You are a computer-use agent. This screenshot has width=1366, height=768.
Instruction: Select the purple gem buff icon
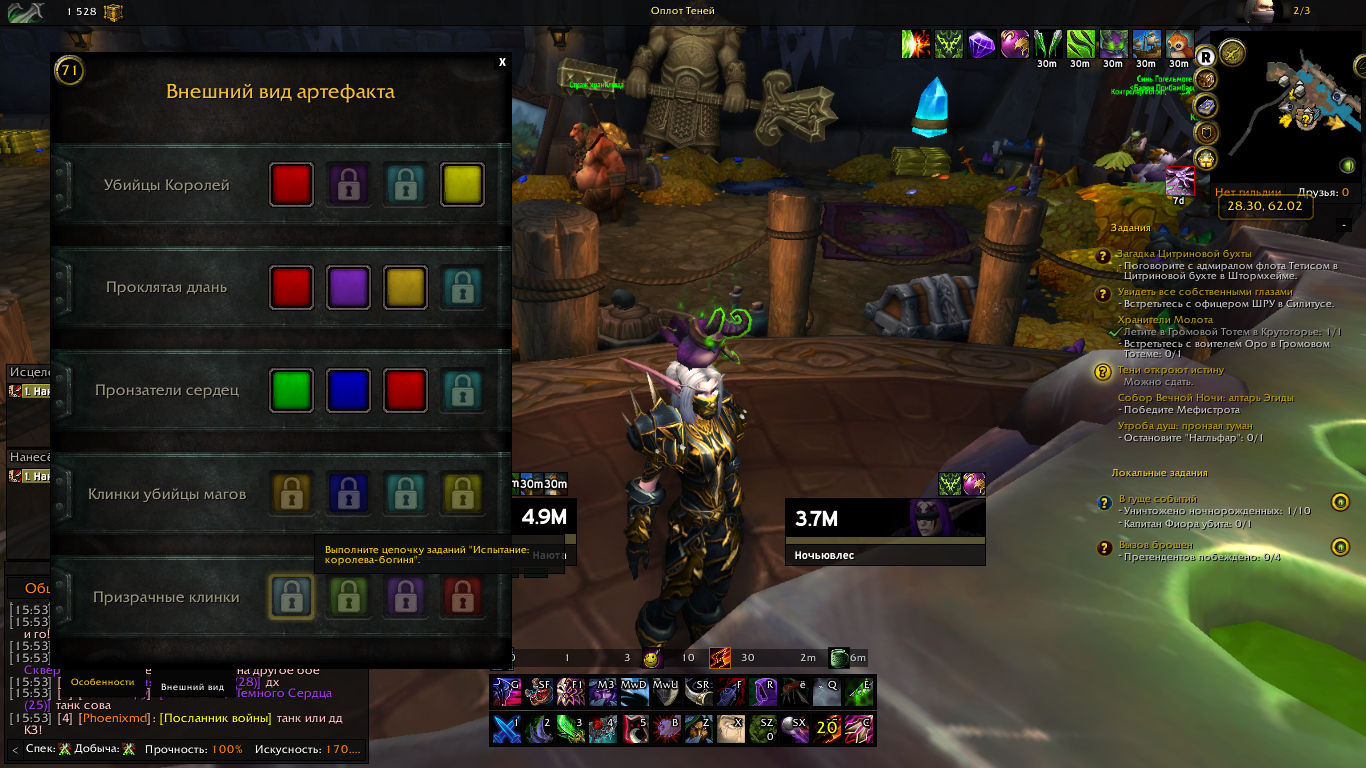[982, 44]
